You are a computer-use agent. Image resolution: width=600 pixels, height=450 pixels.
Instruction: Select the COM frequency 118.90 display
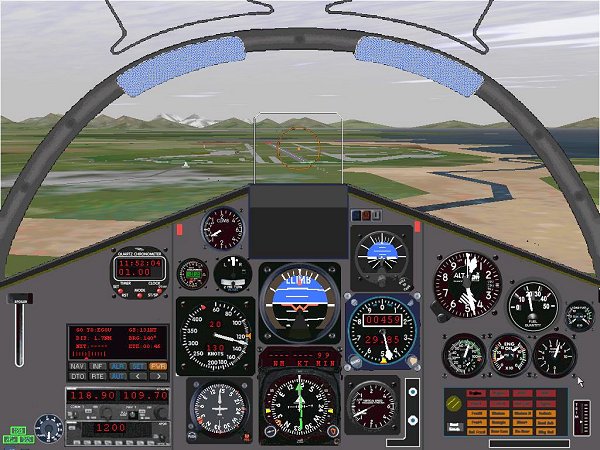90,397
